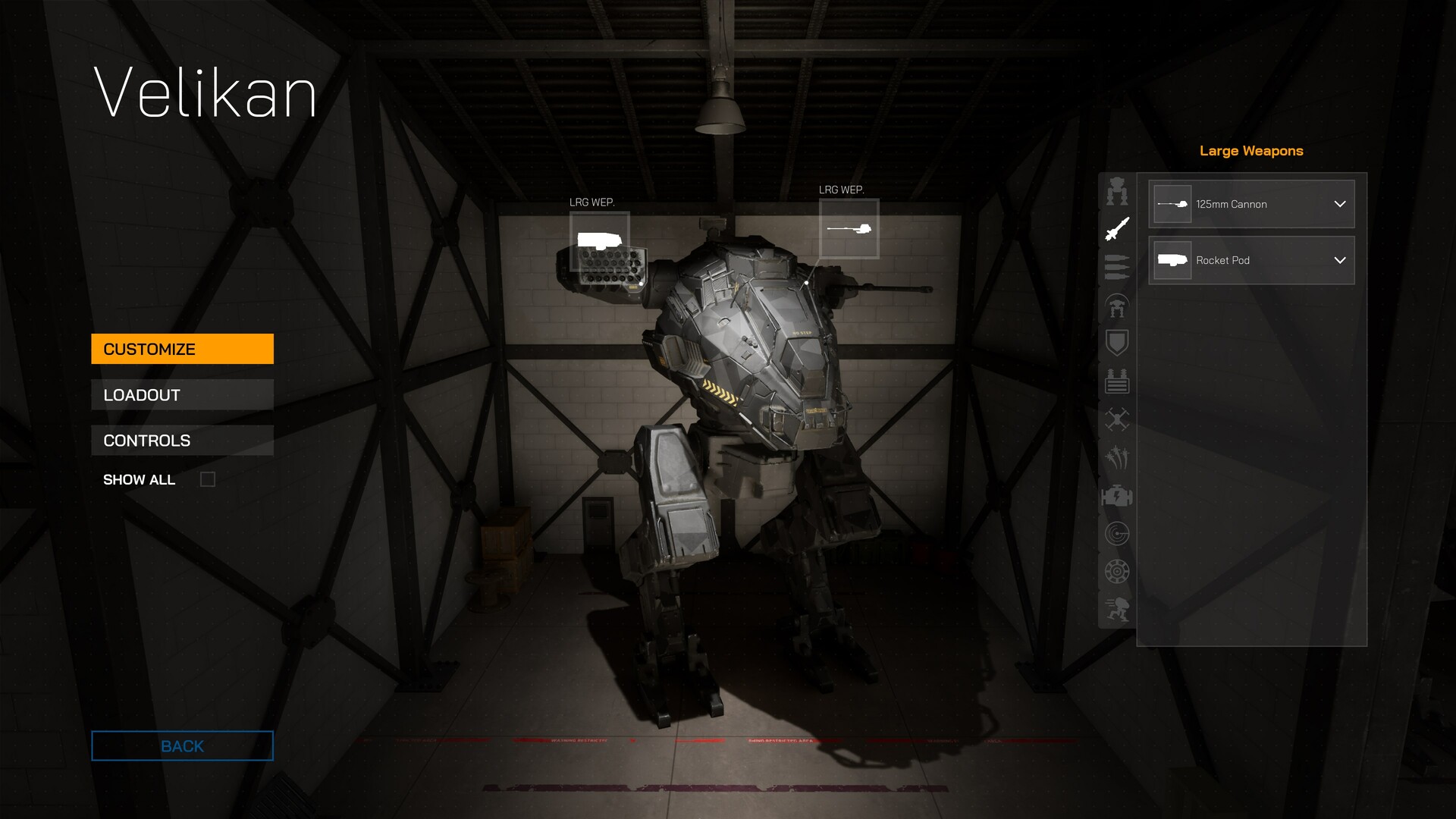1456x819 pixels.
Task: Select the mech chassis icon at sidebar top
Action: [1116, 191]
